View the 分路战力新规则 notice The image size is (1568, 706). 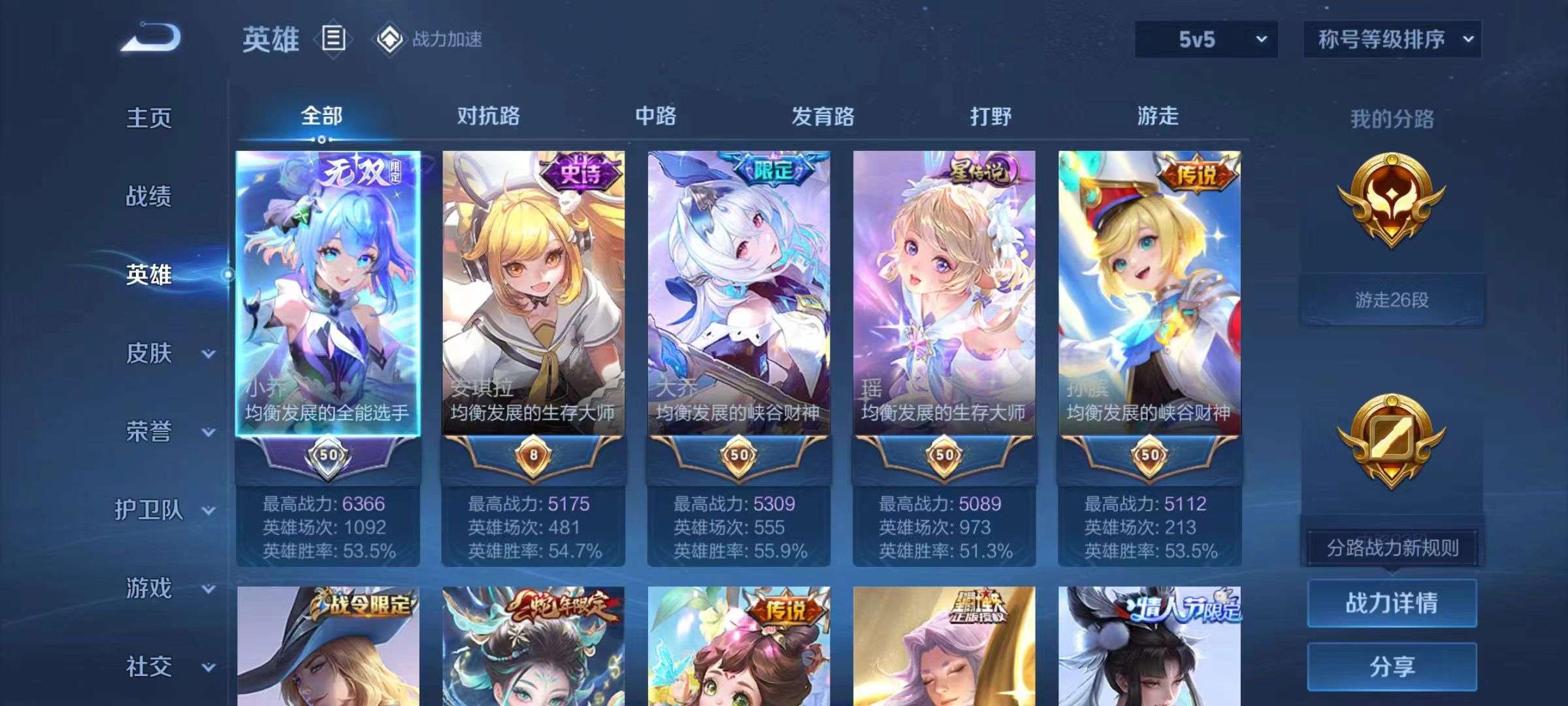[x=1392, y=548]
